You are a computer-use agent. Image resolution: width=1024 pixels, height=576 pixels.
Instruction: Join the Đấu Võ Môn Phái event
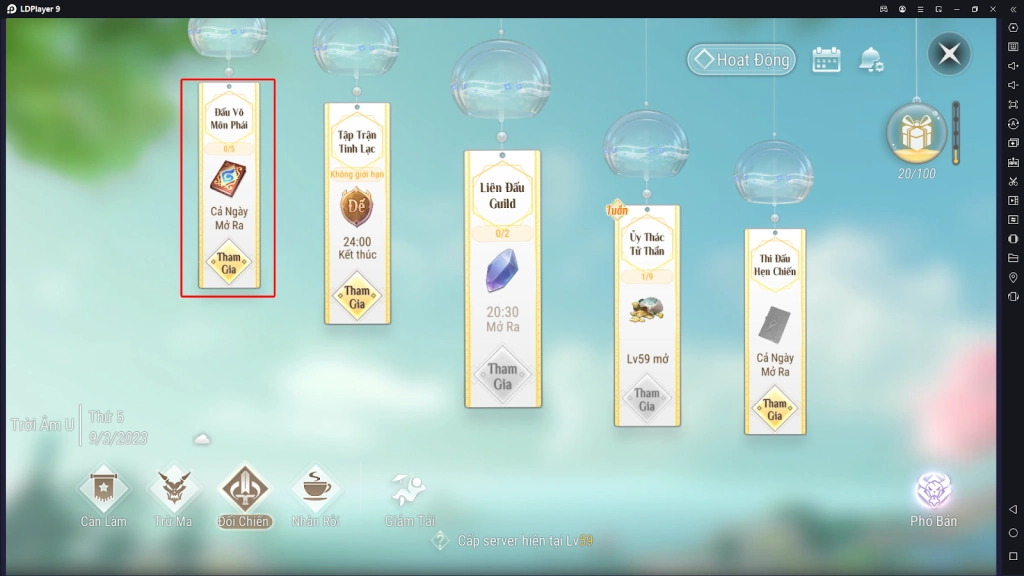point(229,263)
